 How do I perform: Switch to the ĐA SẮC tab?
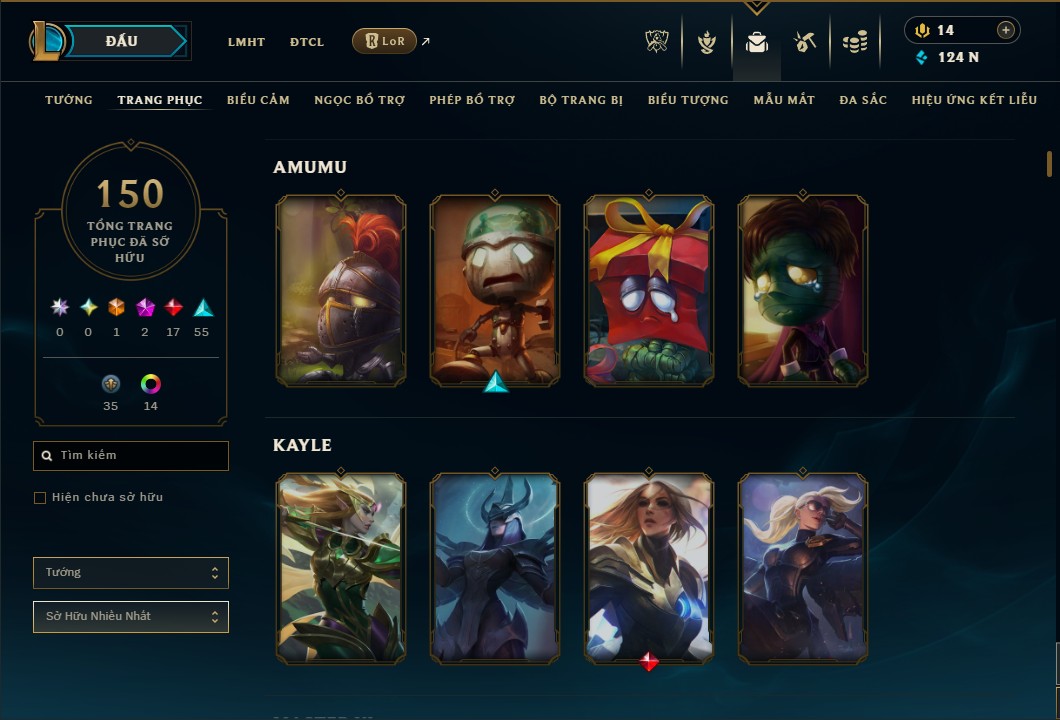(863, 100)
